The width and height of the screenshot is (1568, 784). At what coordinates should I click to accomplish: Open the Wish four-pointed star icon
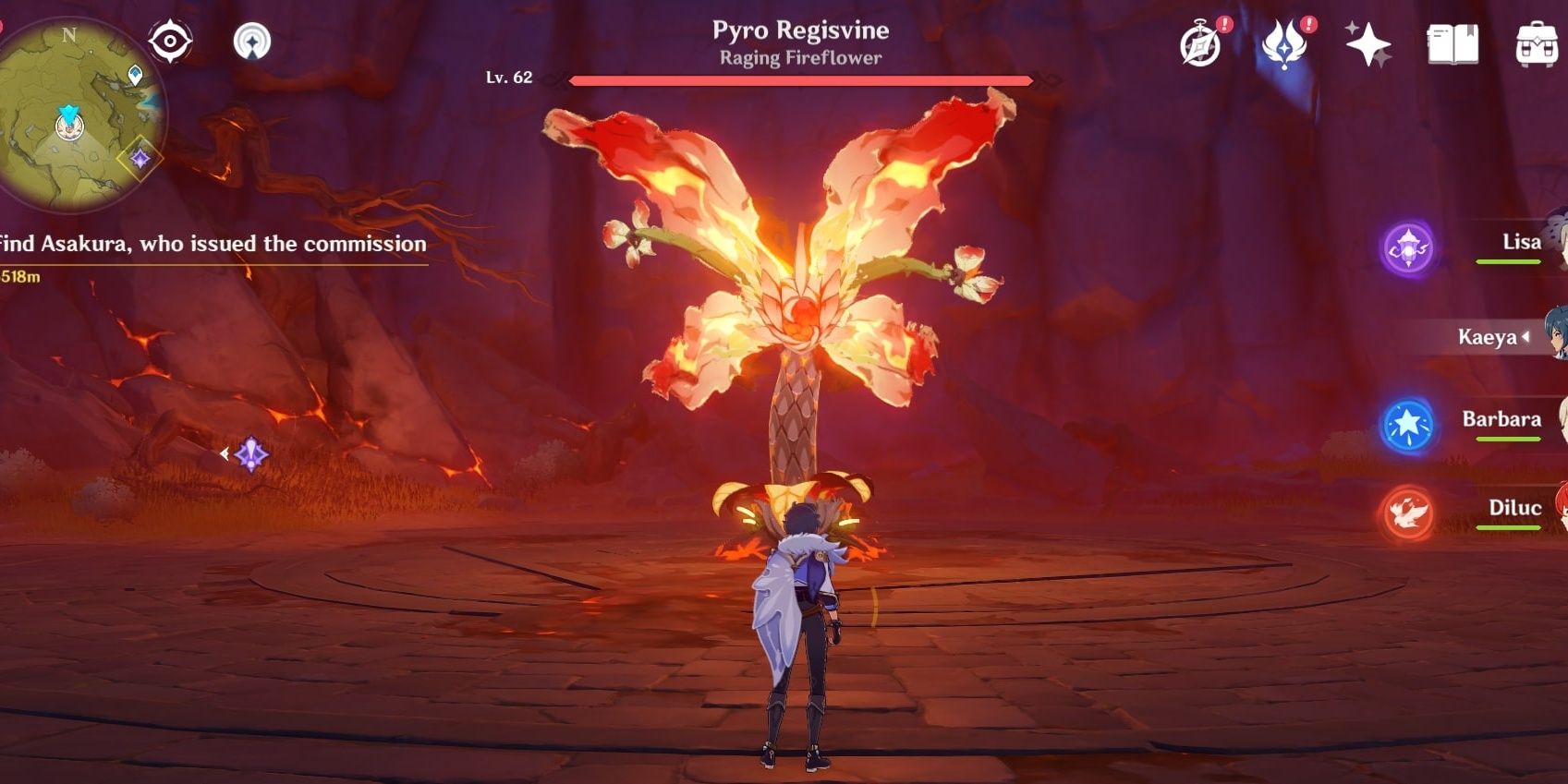pyautogui.click(x=1367, y=44)
